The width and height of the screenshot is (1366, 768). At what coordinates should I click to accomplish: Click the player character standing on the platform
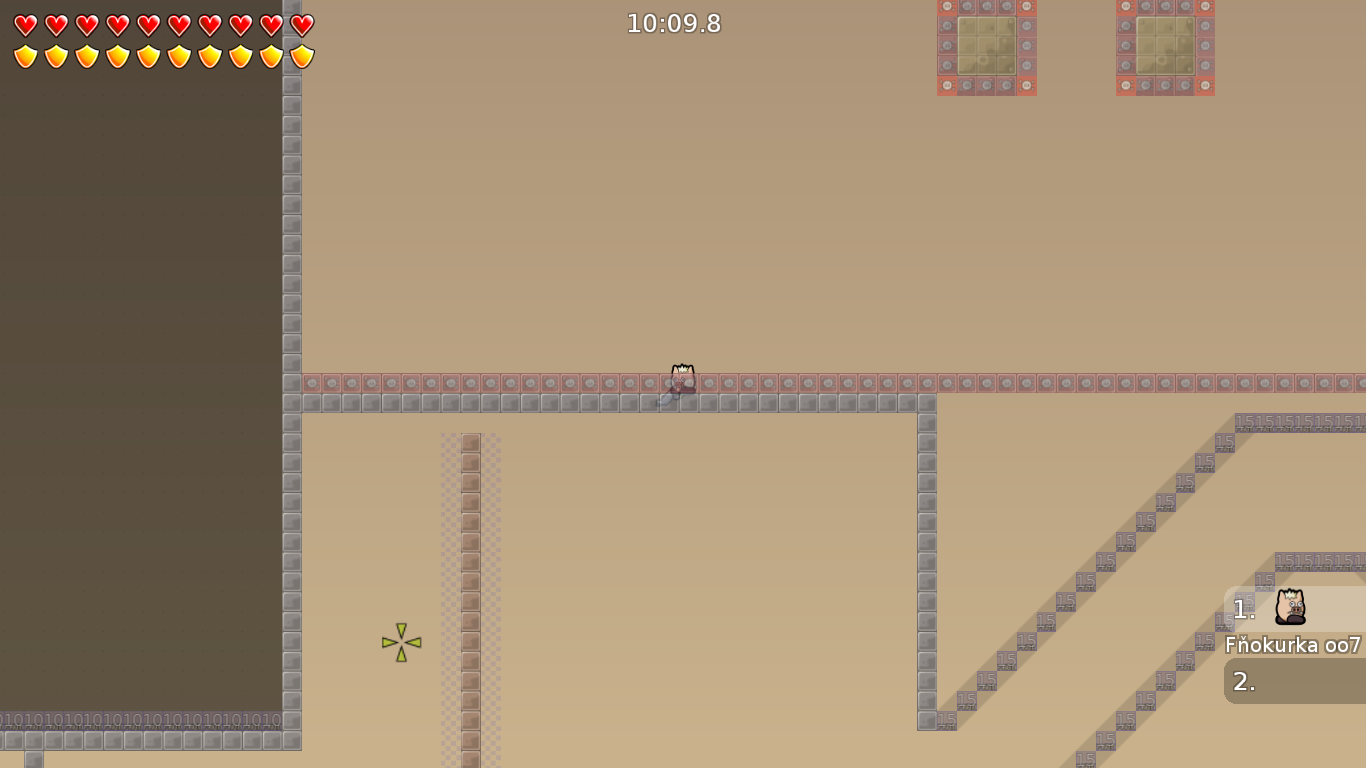pyautogui.click(x=683, y=376)
